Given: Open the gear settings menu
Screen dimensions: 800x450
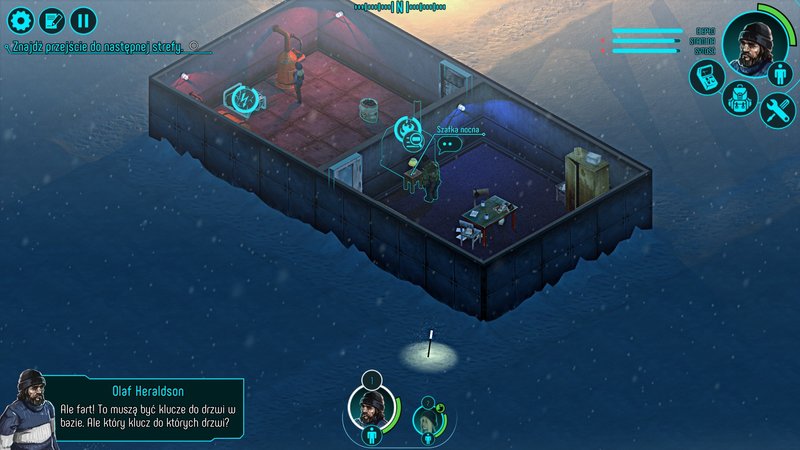Looking at the screenshot, I should [20, 18].
